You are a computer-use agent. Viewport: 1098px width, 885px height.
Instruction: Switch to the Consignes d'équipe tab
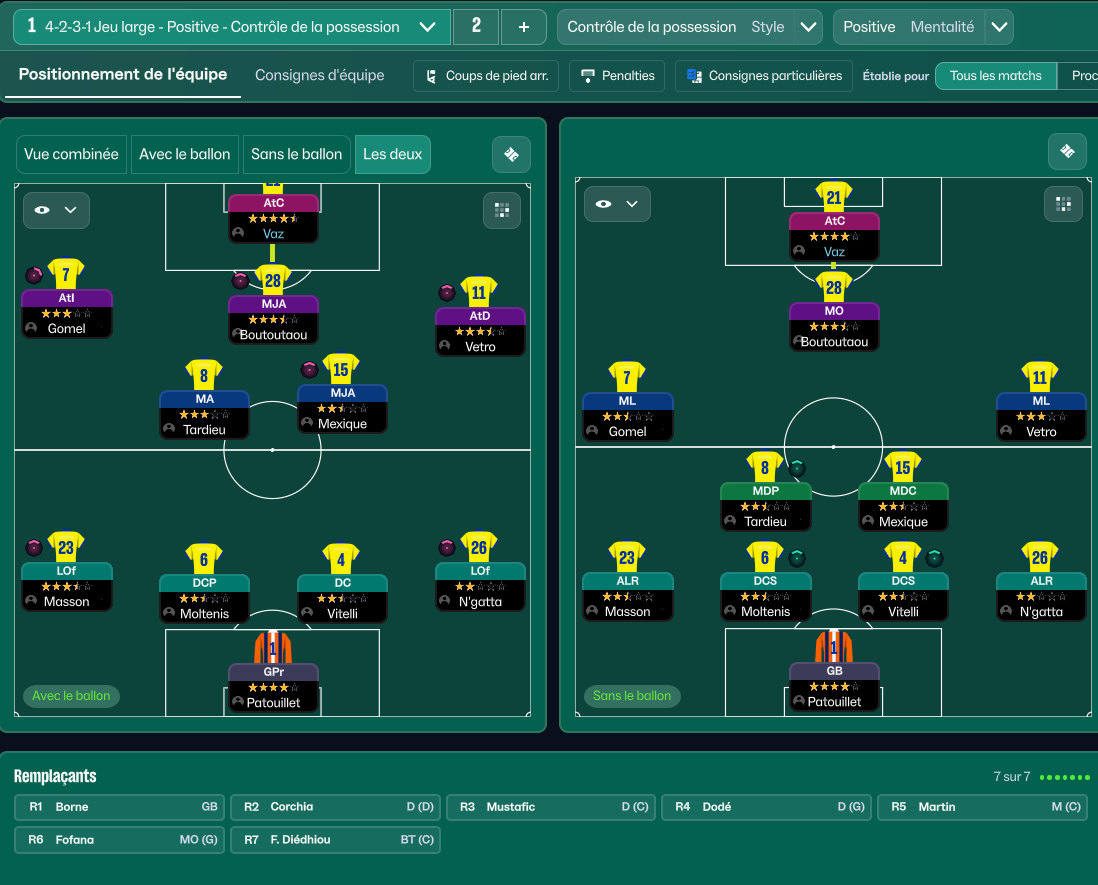coord(319,75)
